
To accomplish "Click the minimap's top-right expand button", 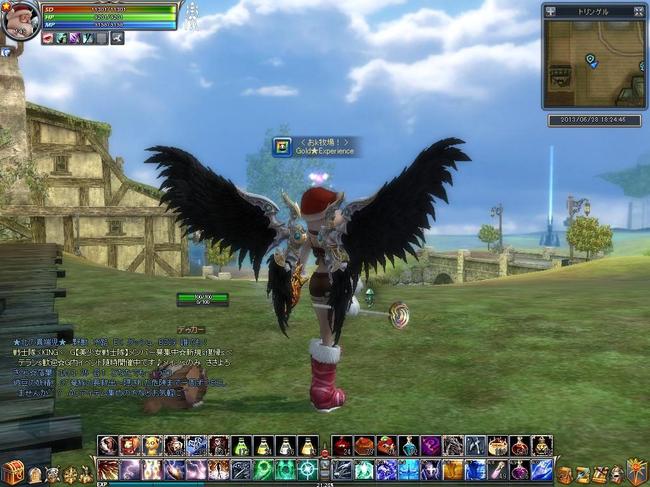I will 638,11.
